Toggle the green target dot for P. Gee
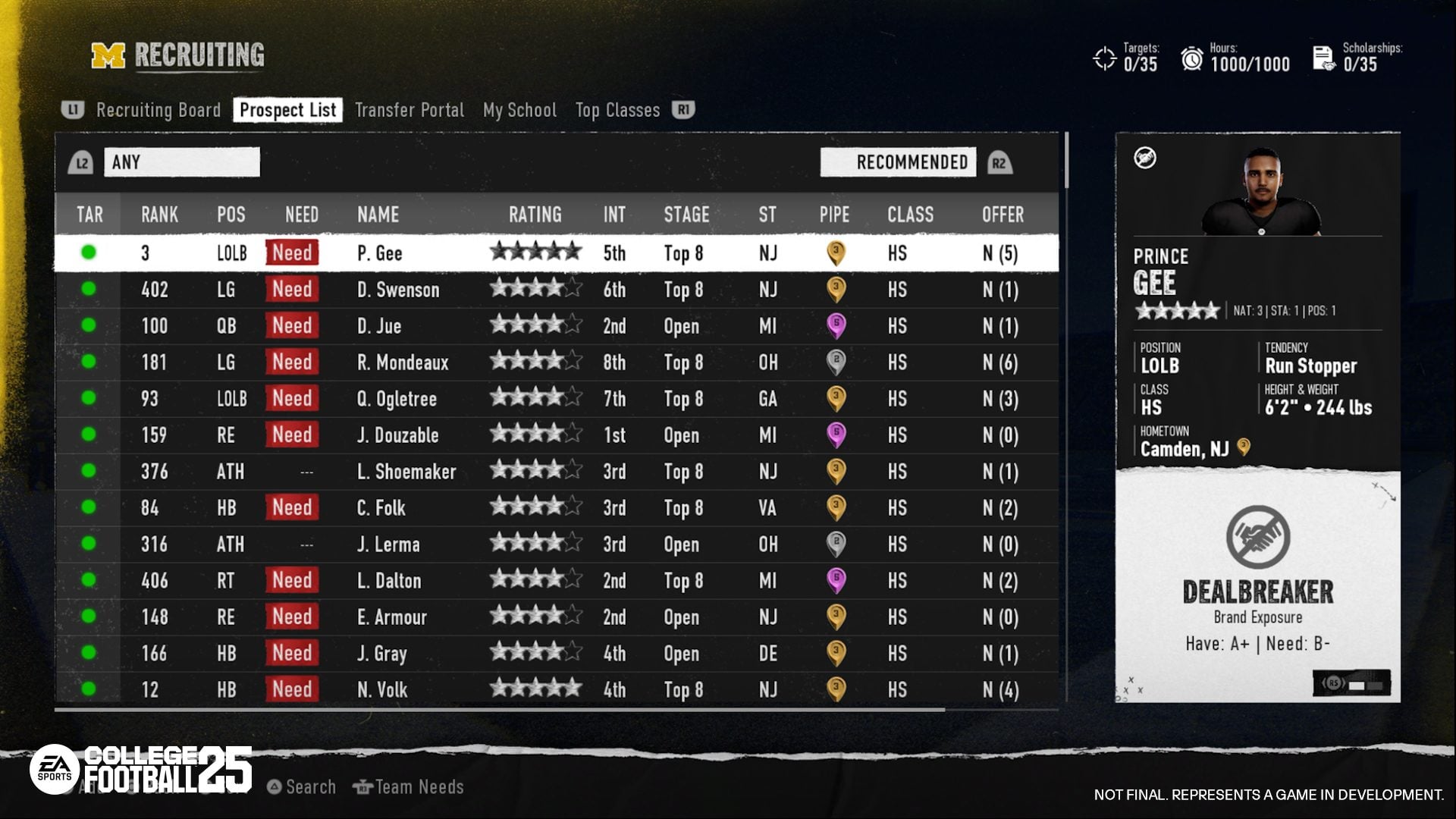 coord(89,253)
